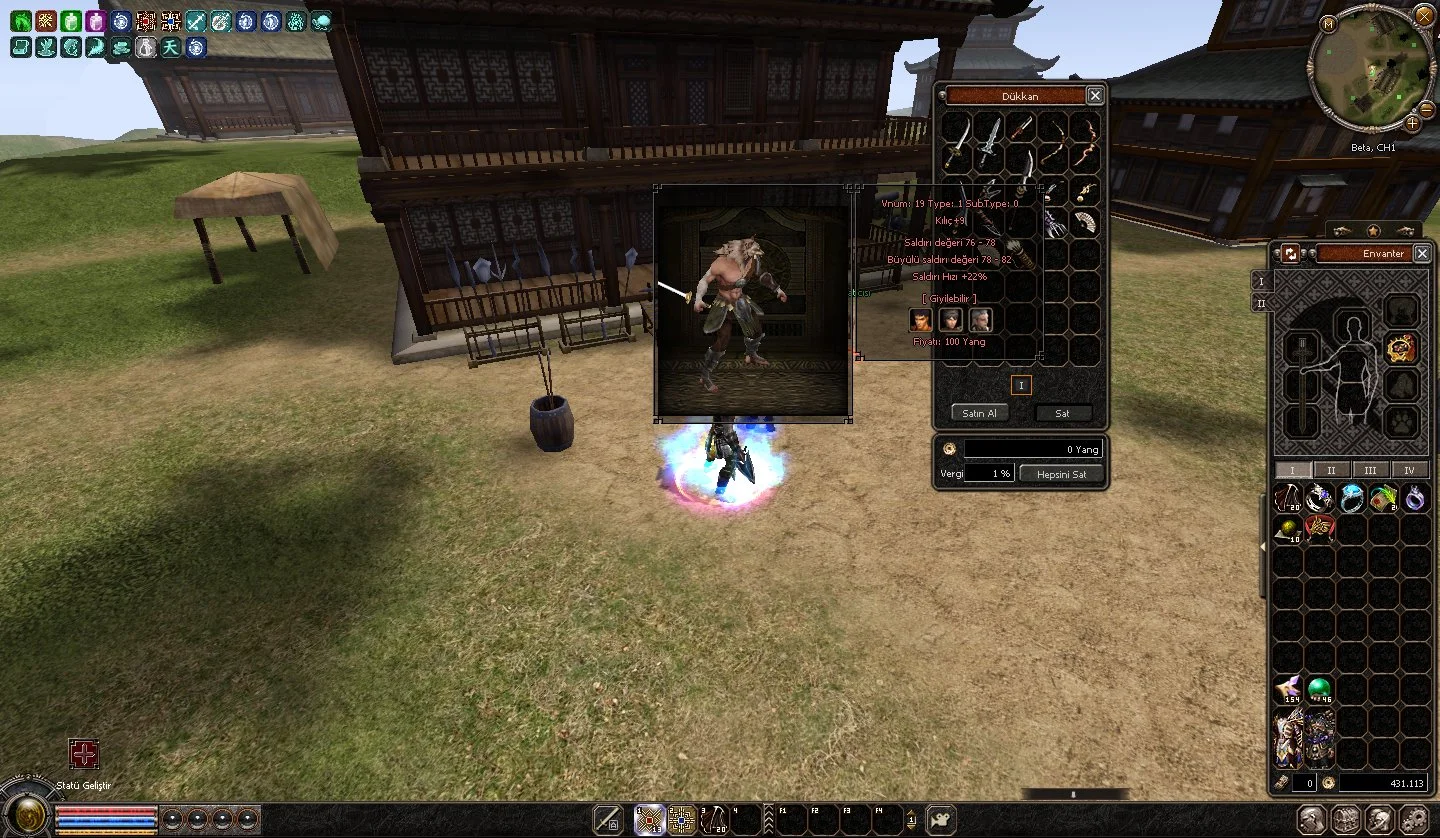Click the Sat sell button
1440x838 pixels.
click(1061, 413)
